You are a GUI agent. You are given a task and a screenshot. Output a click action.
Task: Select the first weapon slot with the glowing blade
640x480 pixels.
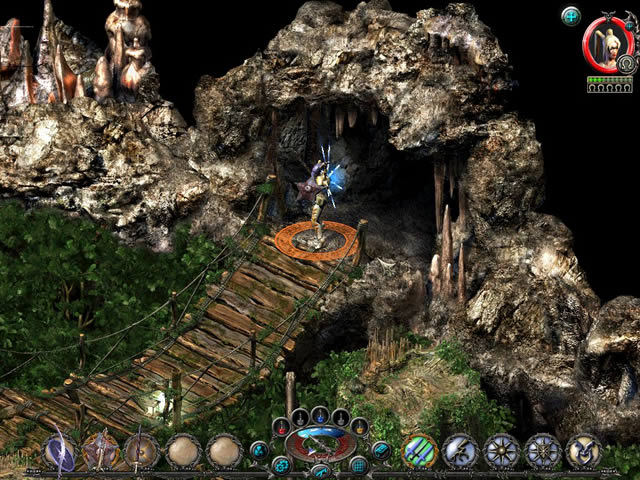tap(59, 450)
